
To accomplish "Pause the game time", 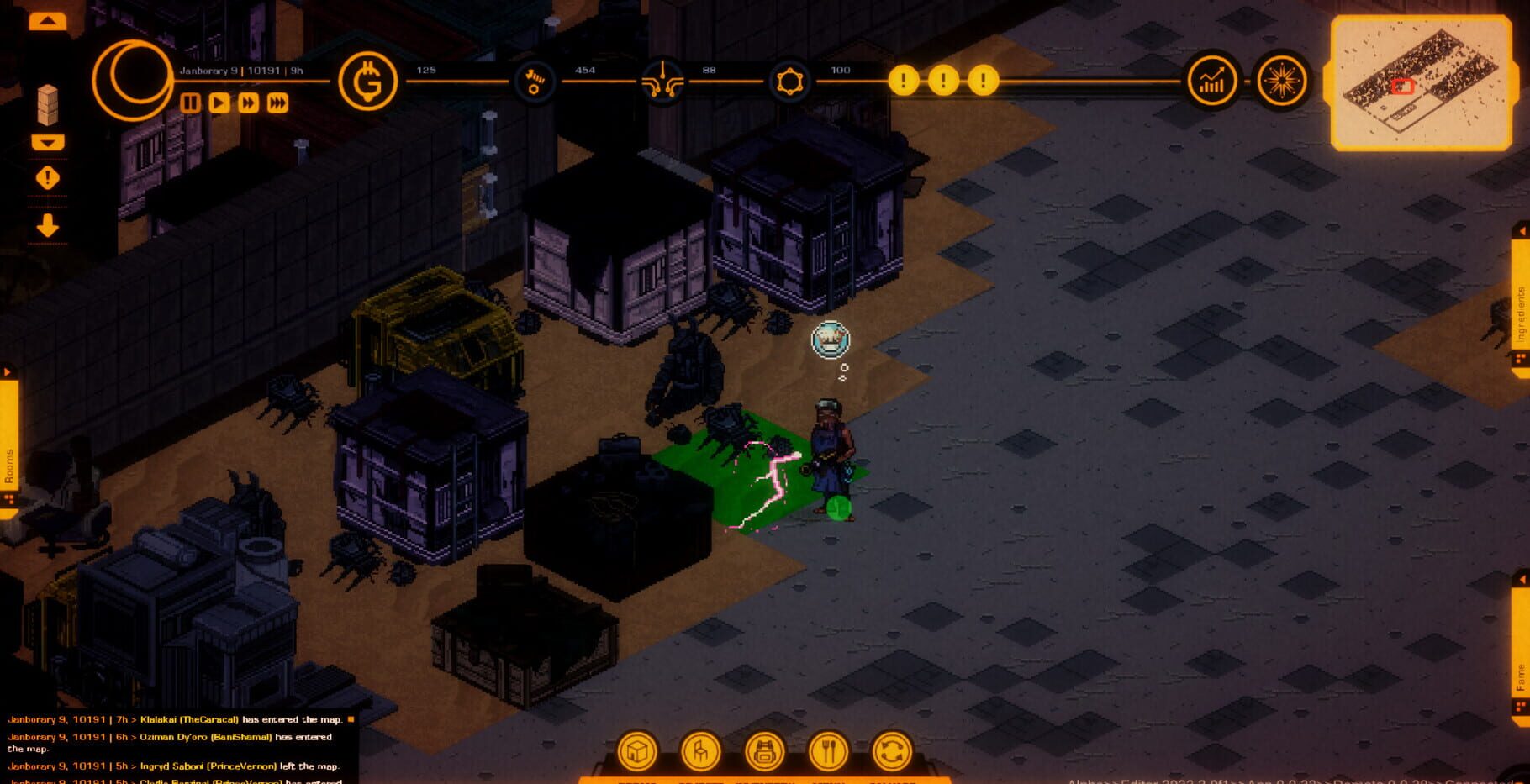I will pos(189,105).
